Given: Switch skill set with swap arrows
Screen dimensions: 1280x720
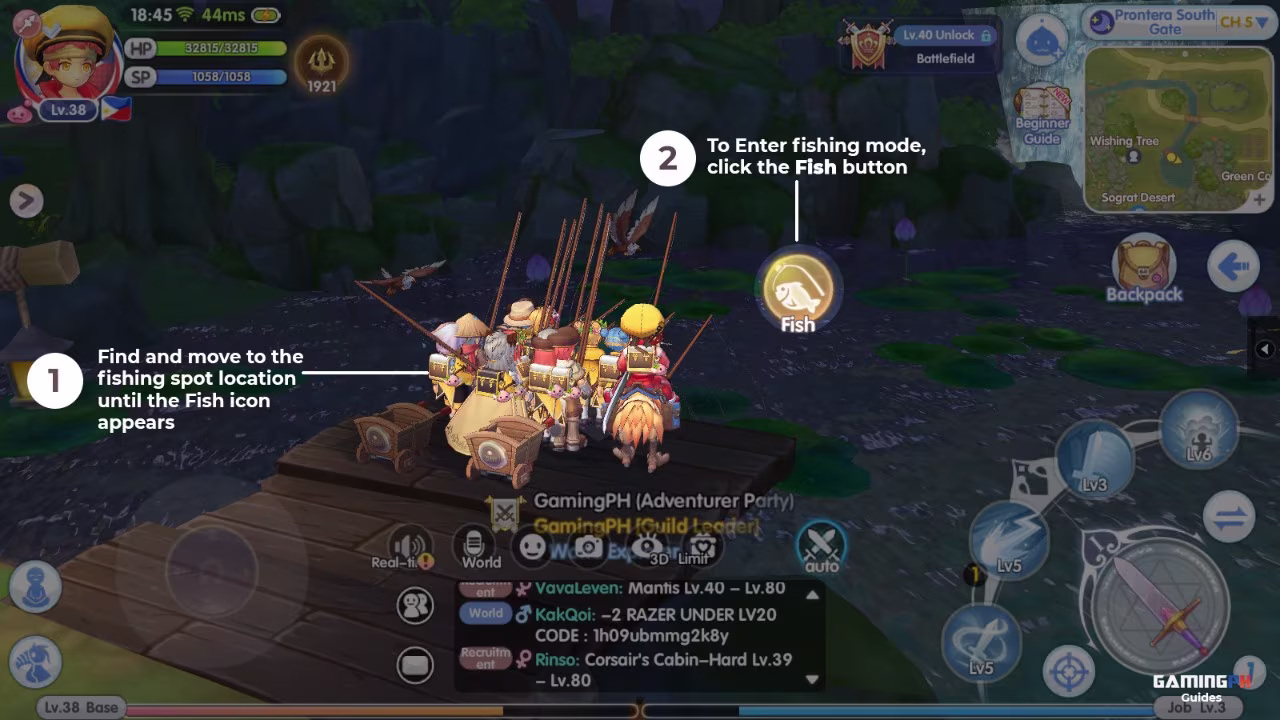Looking at the screenshot, I should click(x=1228, y=519).
